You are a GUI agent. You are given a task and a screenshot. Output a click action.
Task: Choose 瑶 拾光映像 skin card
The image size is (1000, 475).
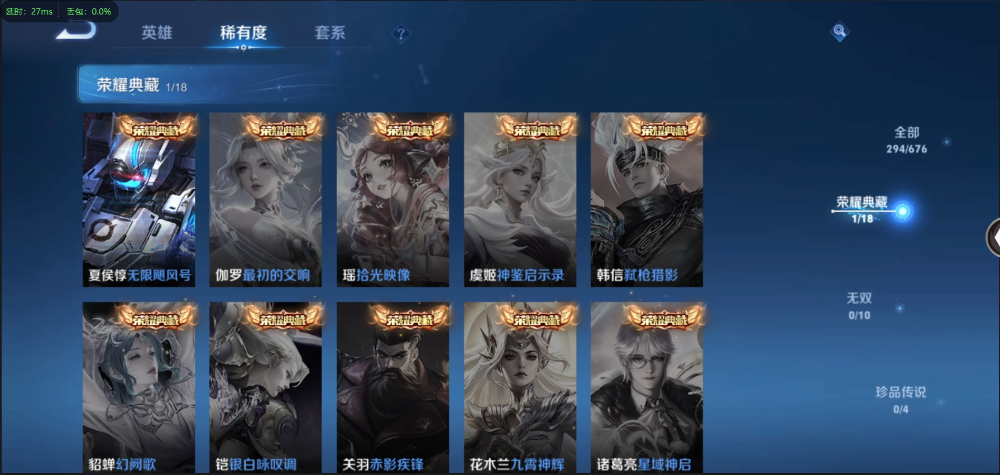pyautogui.click(x=393, y=199)
